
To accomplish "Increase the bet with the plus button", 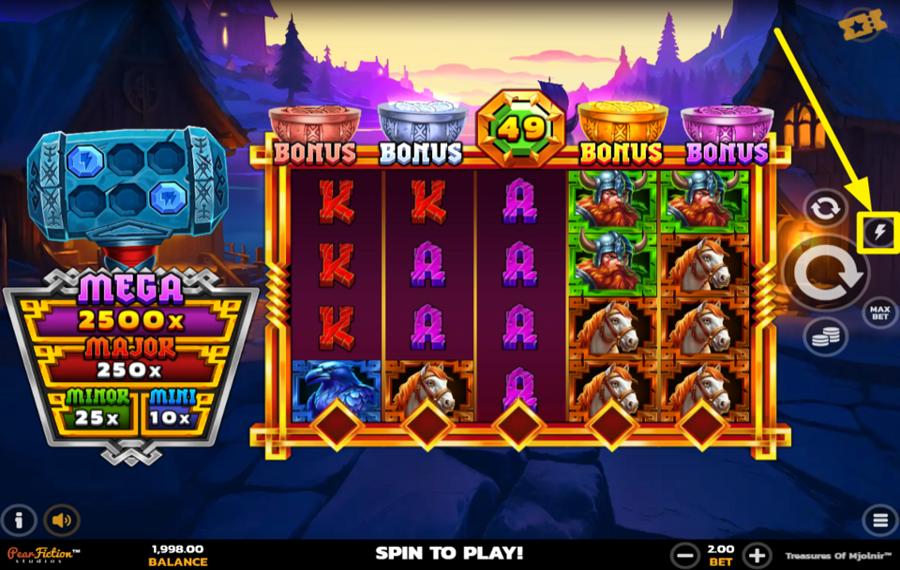I will pos(757,555).
